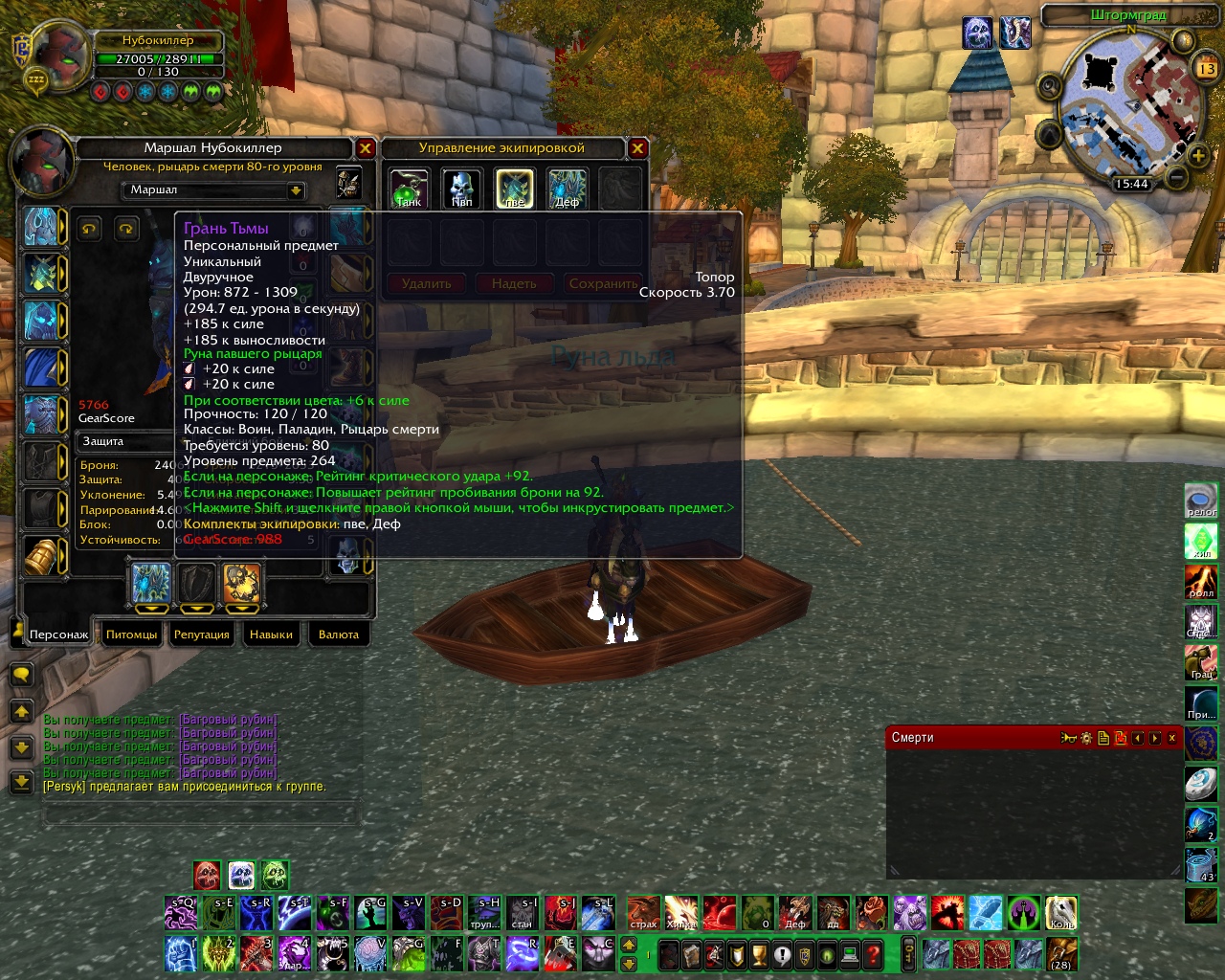This screenshot has height=980, width=1225.
Task: Open the Маршал title dropdown
Action: tap(296, 190)
